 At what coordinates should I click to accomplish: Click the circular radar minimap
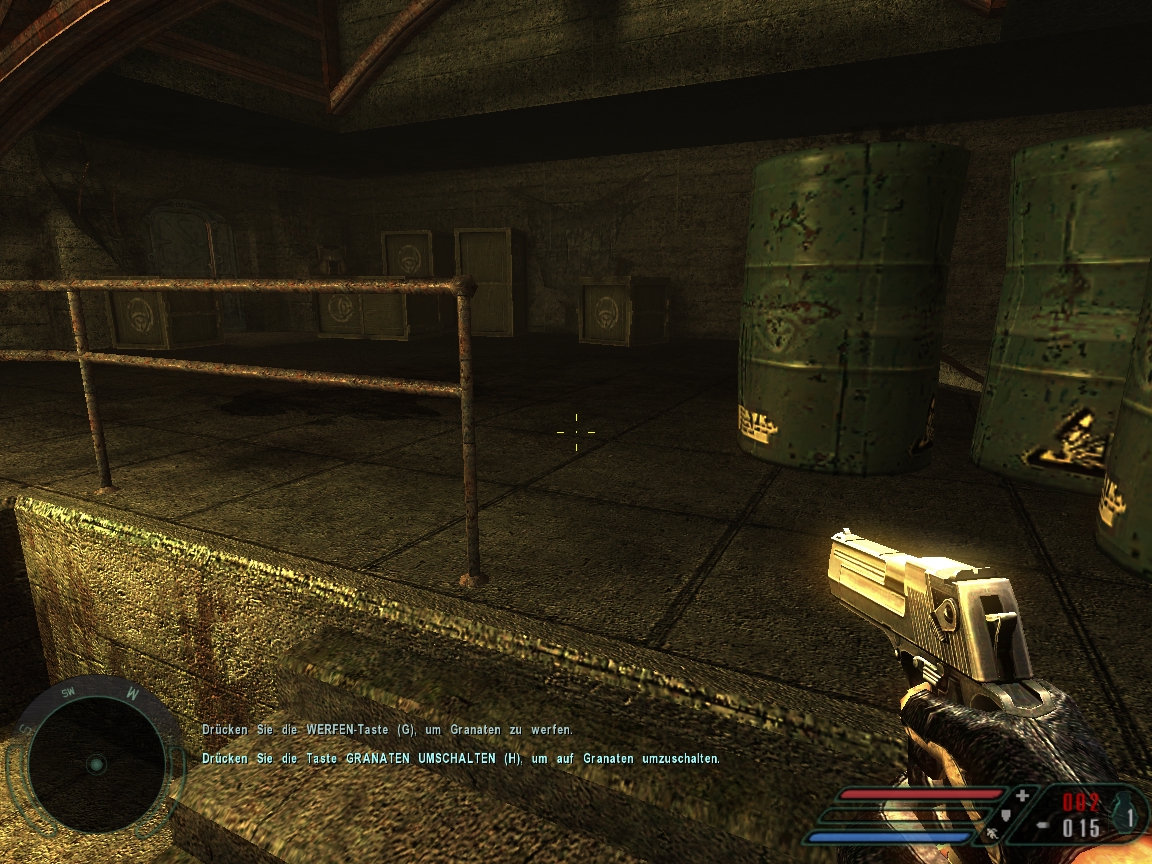[x=96, y=764]
